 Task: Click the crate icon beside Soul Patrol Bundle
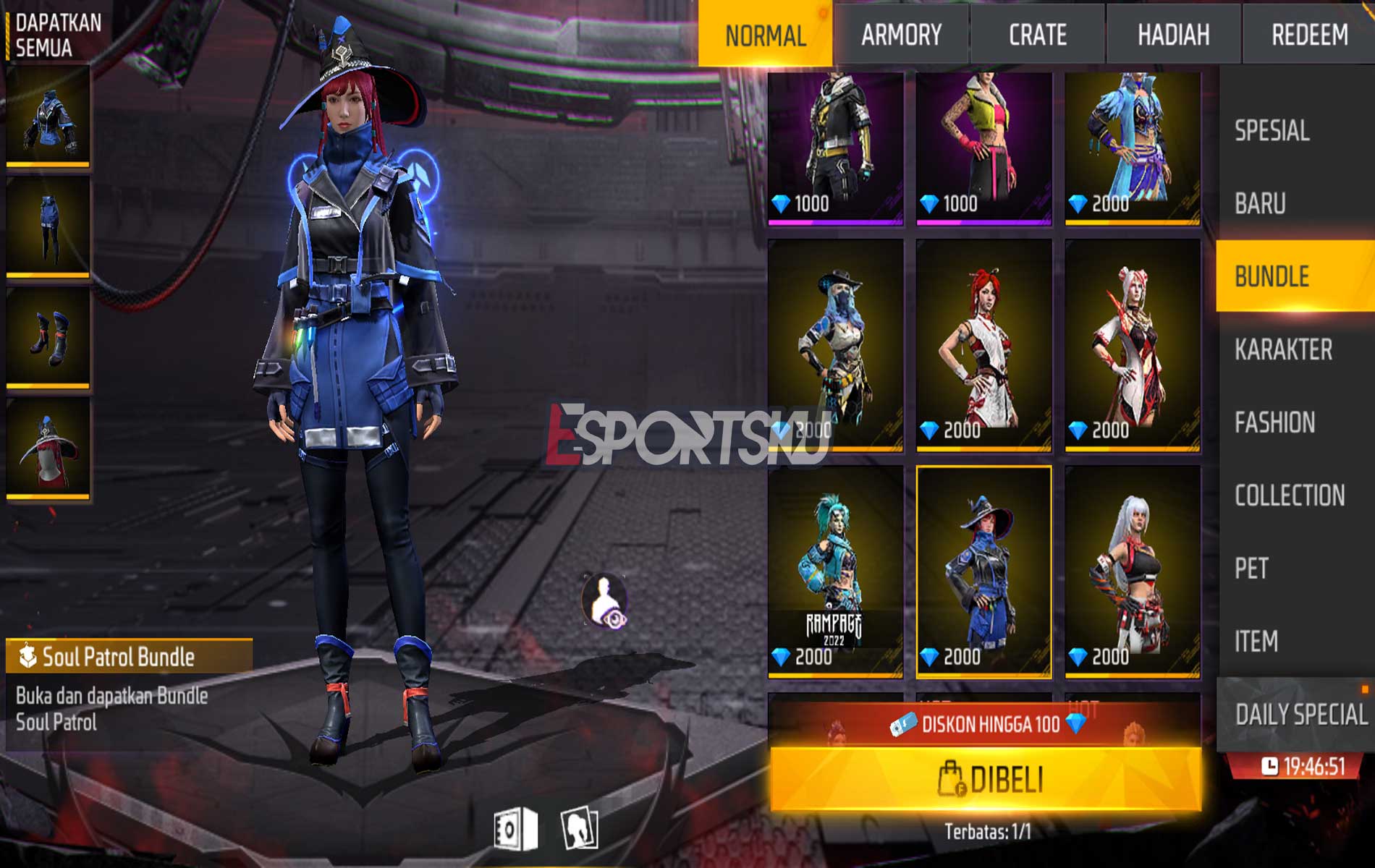[27, 657]
